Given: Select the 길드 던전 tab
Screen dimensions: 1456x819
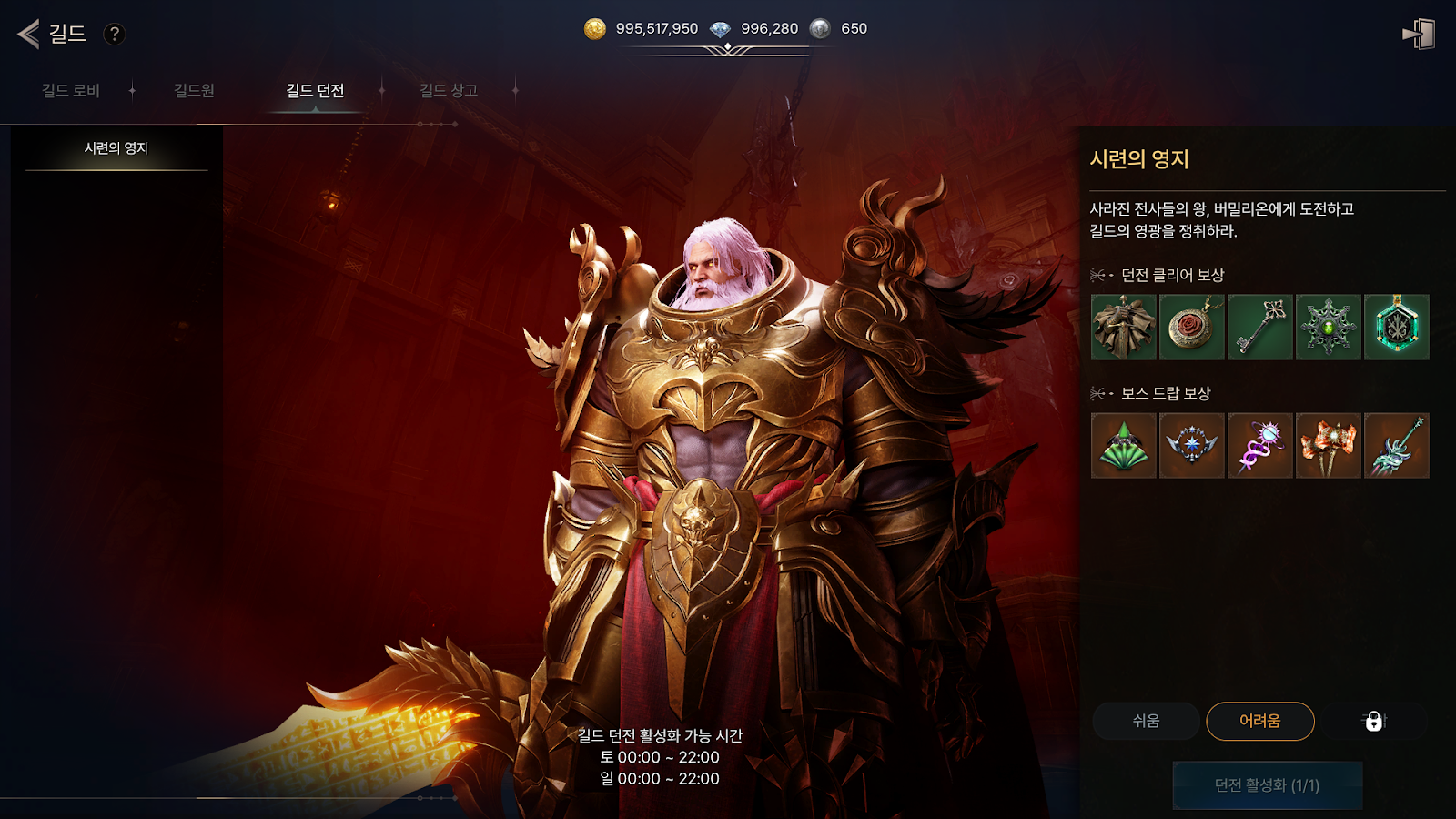Looking at the screenshot, I should click(x=315, y=90).
